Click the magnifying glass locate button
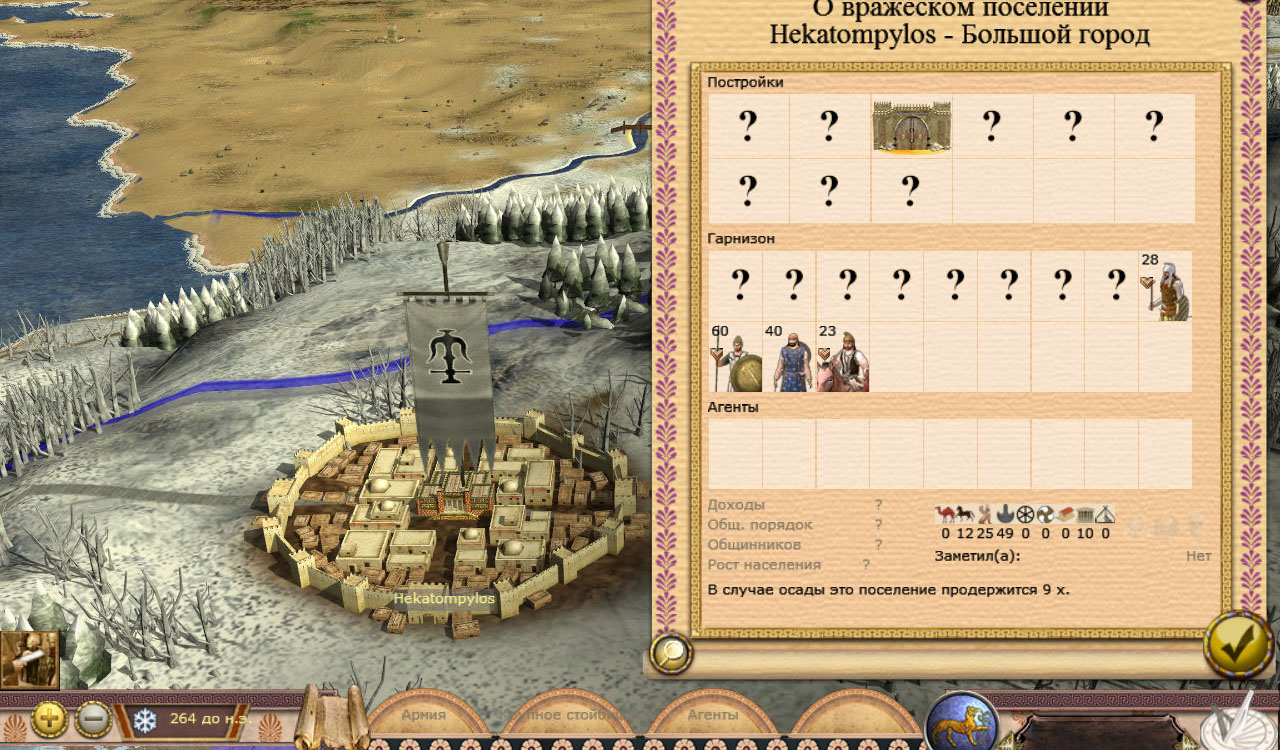 coord(671,653)
